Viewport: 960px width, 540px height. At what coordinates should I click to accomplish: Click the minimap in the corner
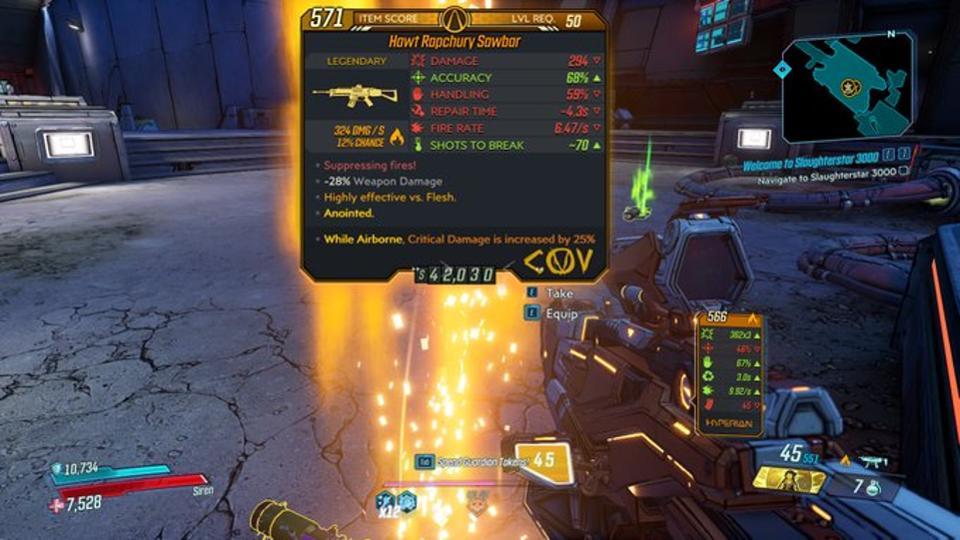coord(846,87)
